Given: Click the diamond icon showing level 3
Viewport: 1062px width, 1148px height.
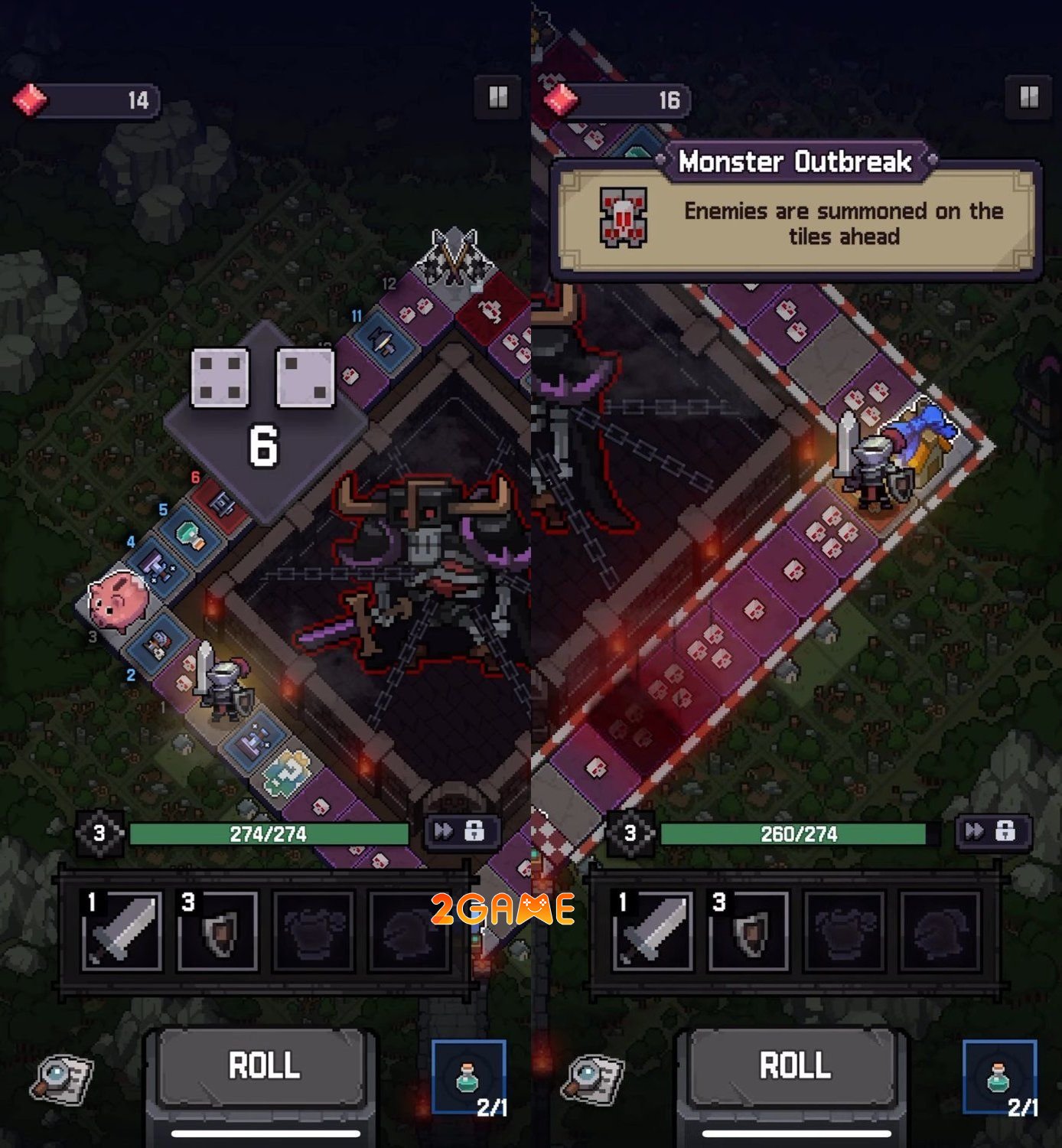Looking at the screenshot, I should [94, 832].
